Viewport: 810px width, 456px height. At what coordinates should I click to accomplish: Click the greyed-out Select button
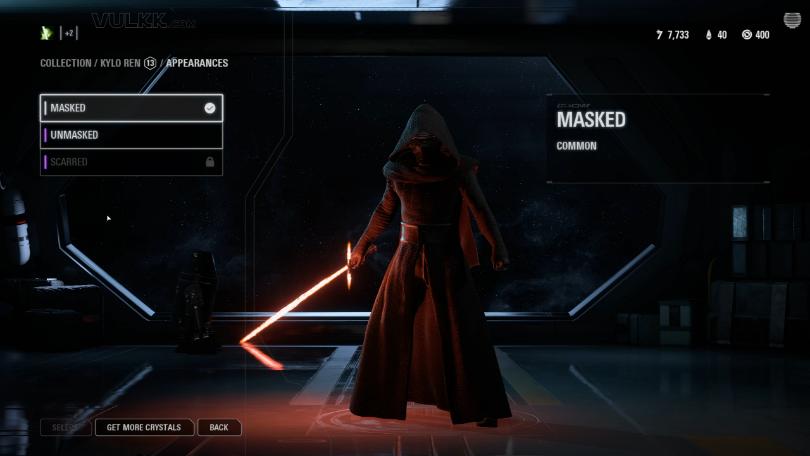(x=66, y=427)
